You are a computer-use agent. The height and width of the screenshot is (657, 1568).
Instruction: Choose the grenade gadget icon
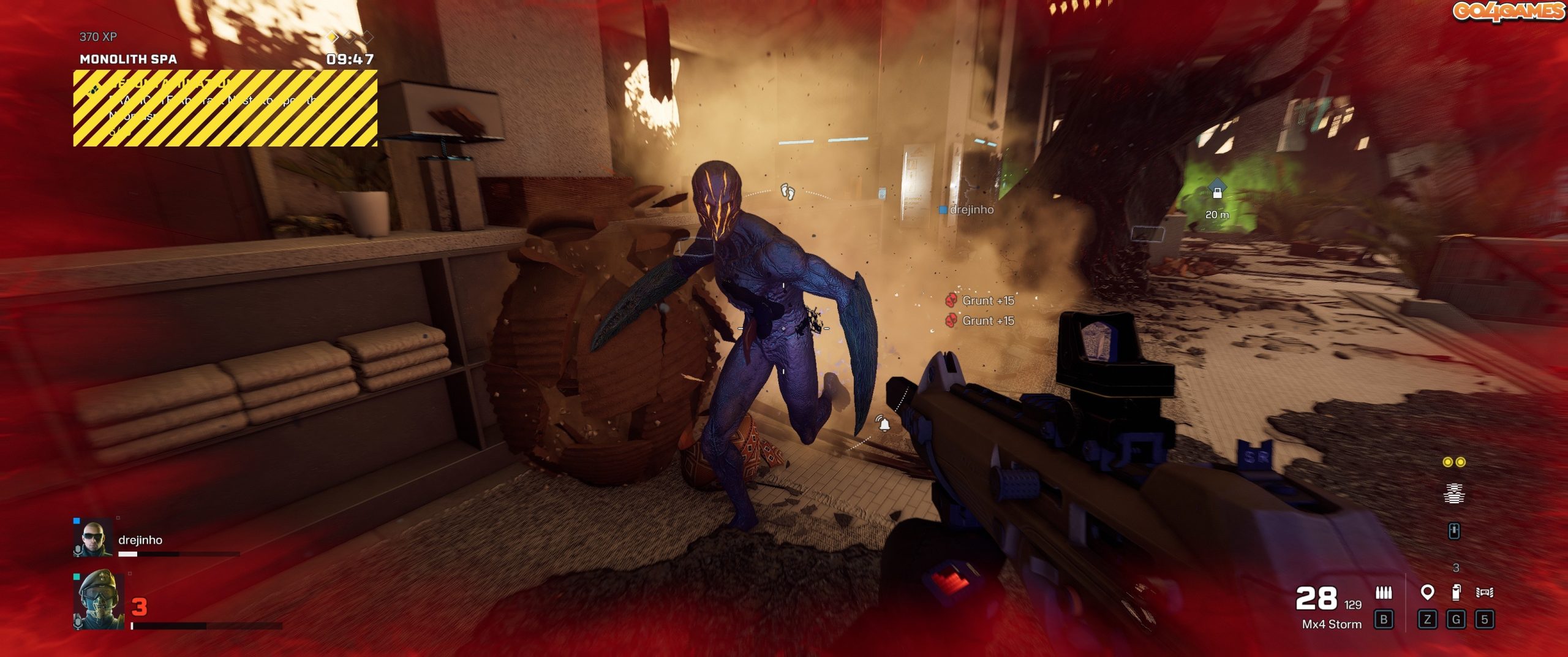1456,592
